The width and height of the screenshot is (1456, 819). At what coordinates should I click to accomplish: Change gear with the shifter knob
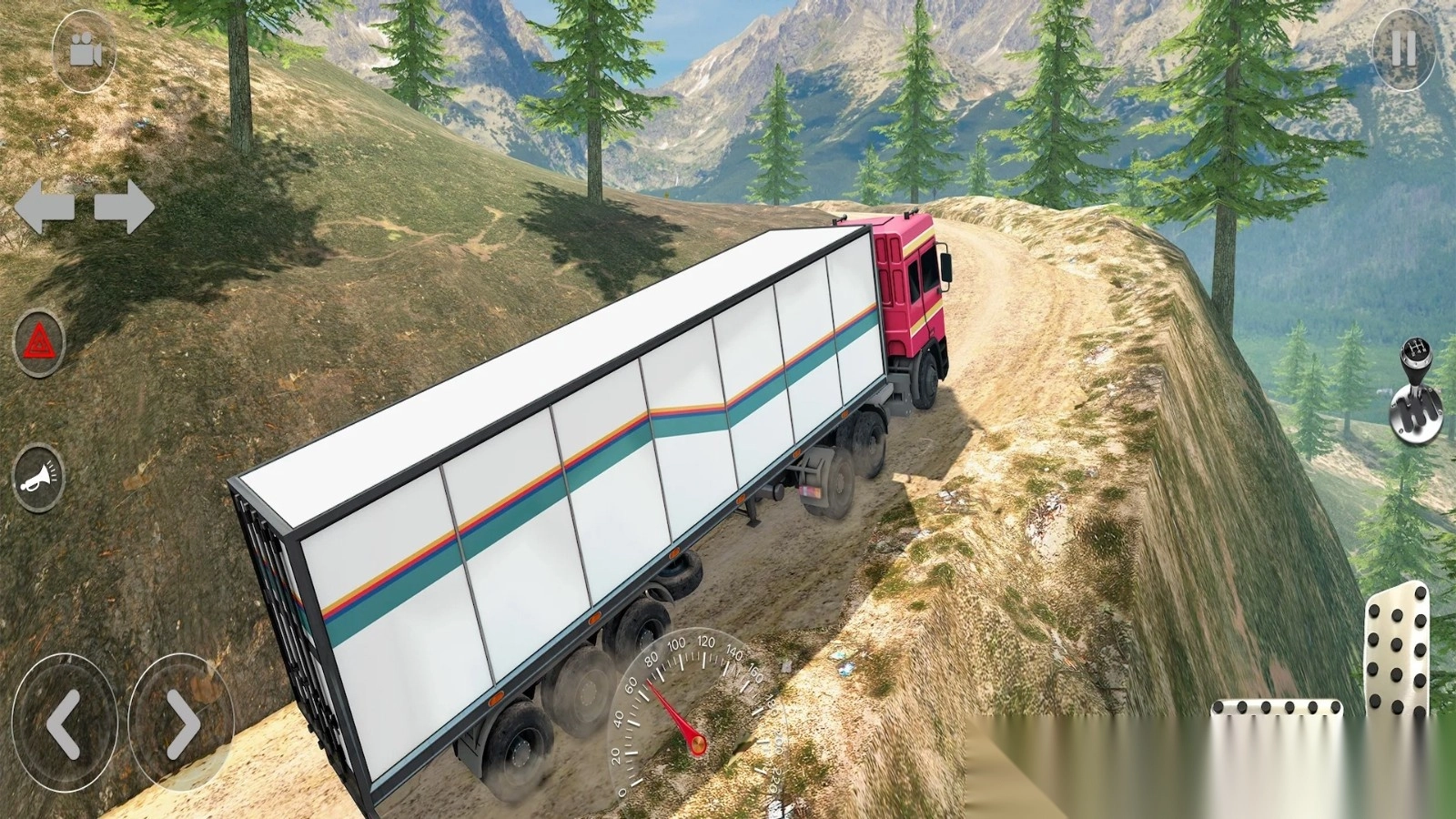pos(1416,393)
